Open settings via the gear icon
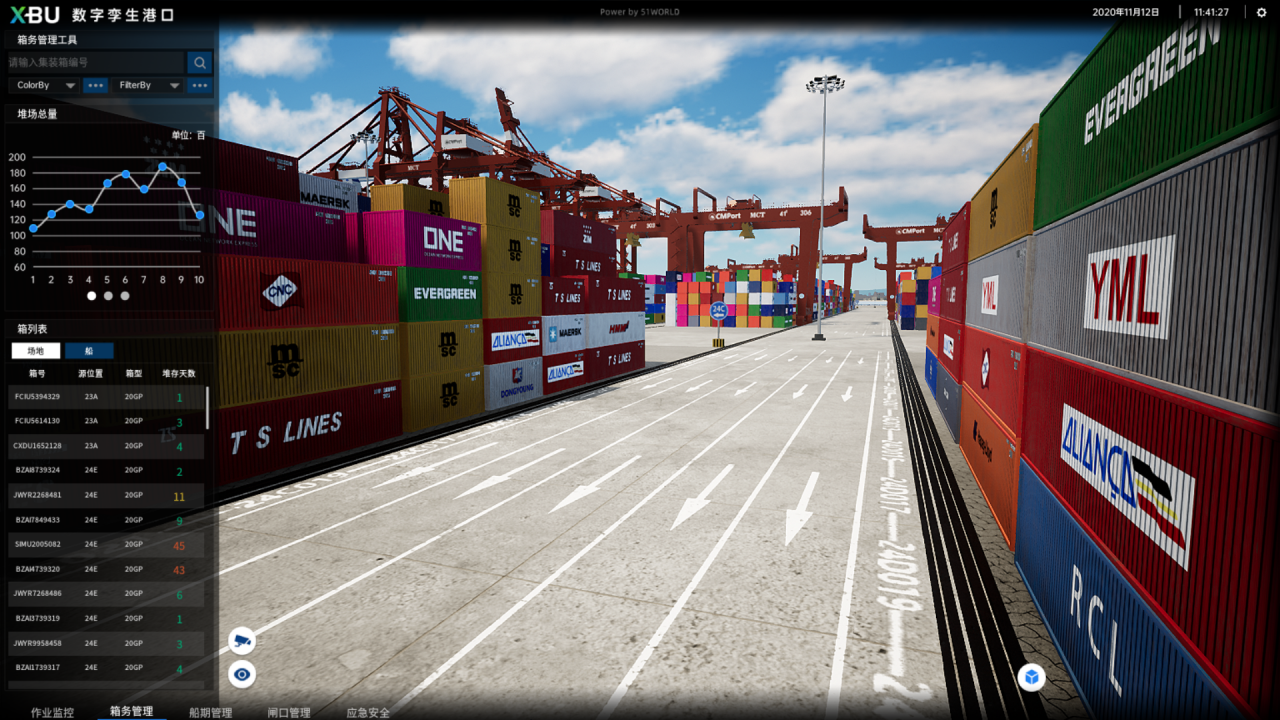1280x720 pixels. [1261, 12]
